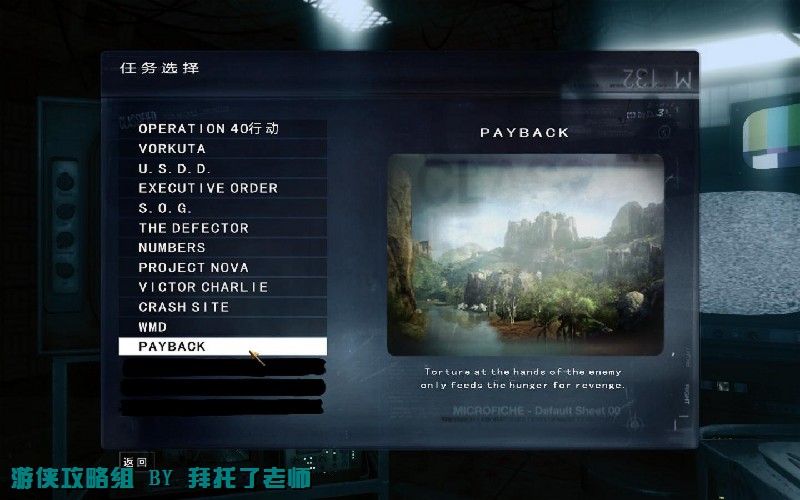Screen dimensions: 800x500
Task: Select the Operation 40 mission
Action: coord(208,129)
